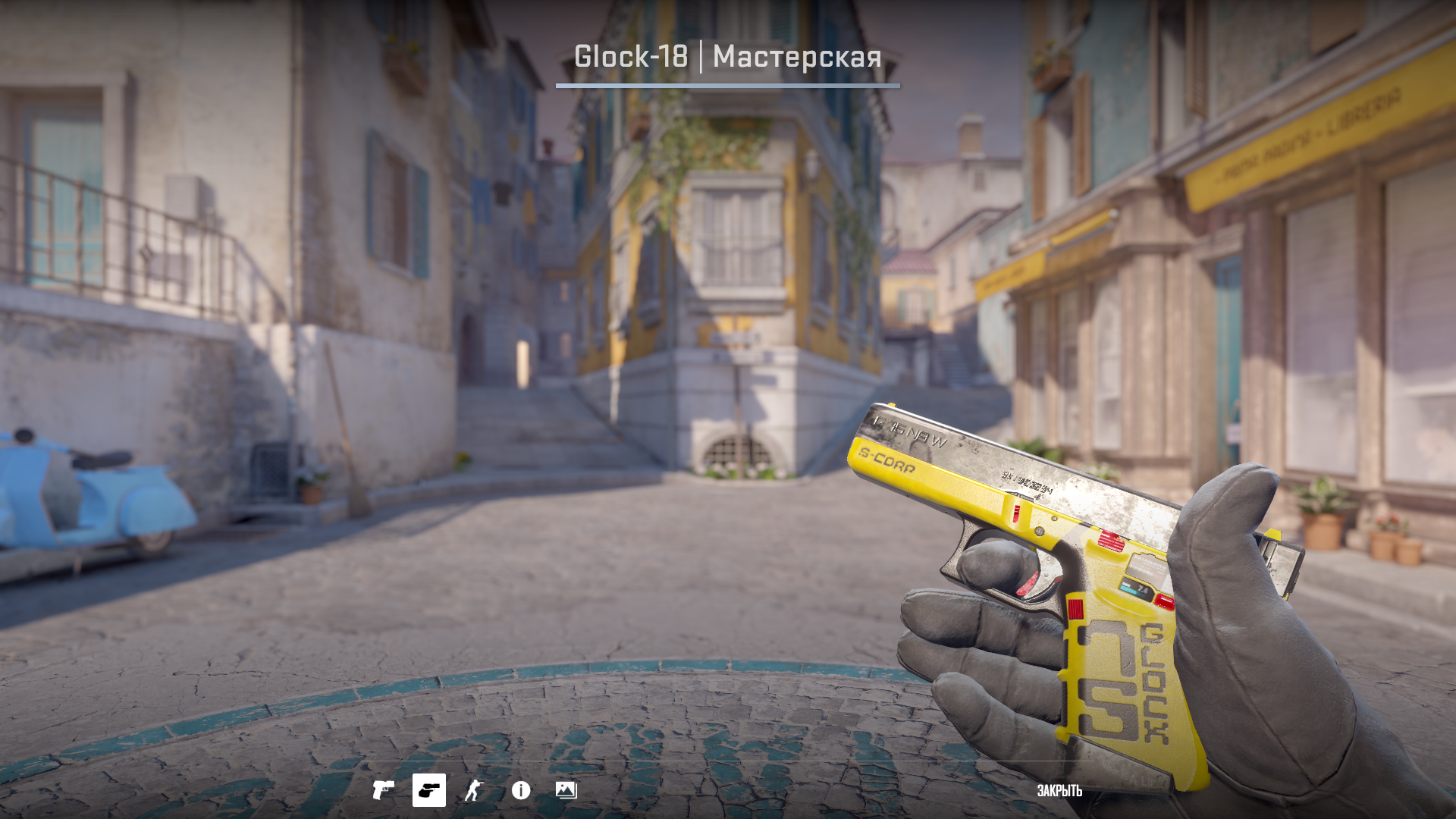Select the highlighted in-hand weapon view icon
The image size is (1456, 819).
(428, 790)
